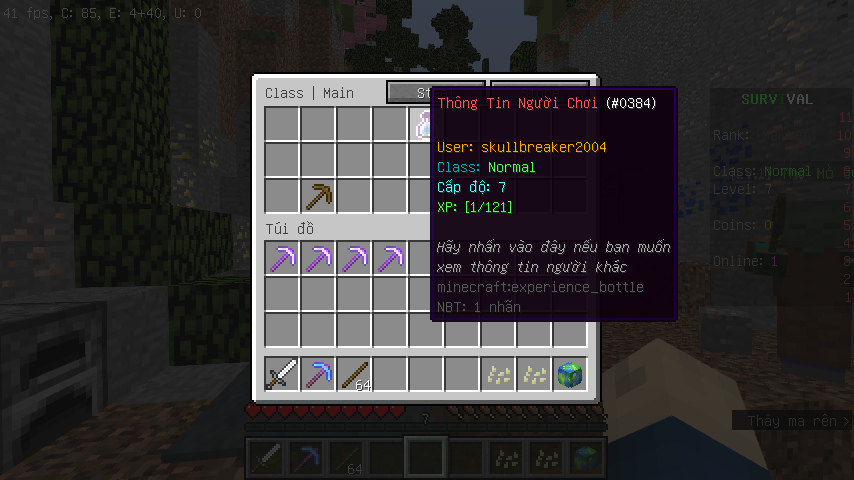Open the globe item in last slot
This screenshot has height=480, width=854.
coord(570,374)
